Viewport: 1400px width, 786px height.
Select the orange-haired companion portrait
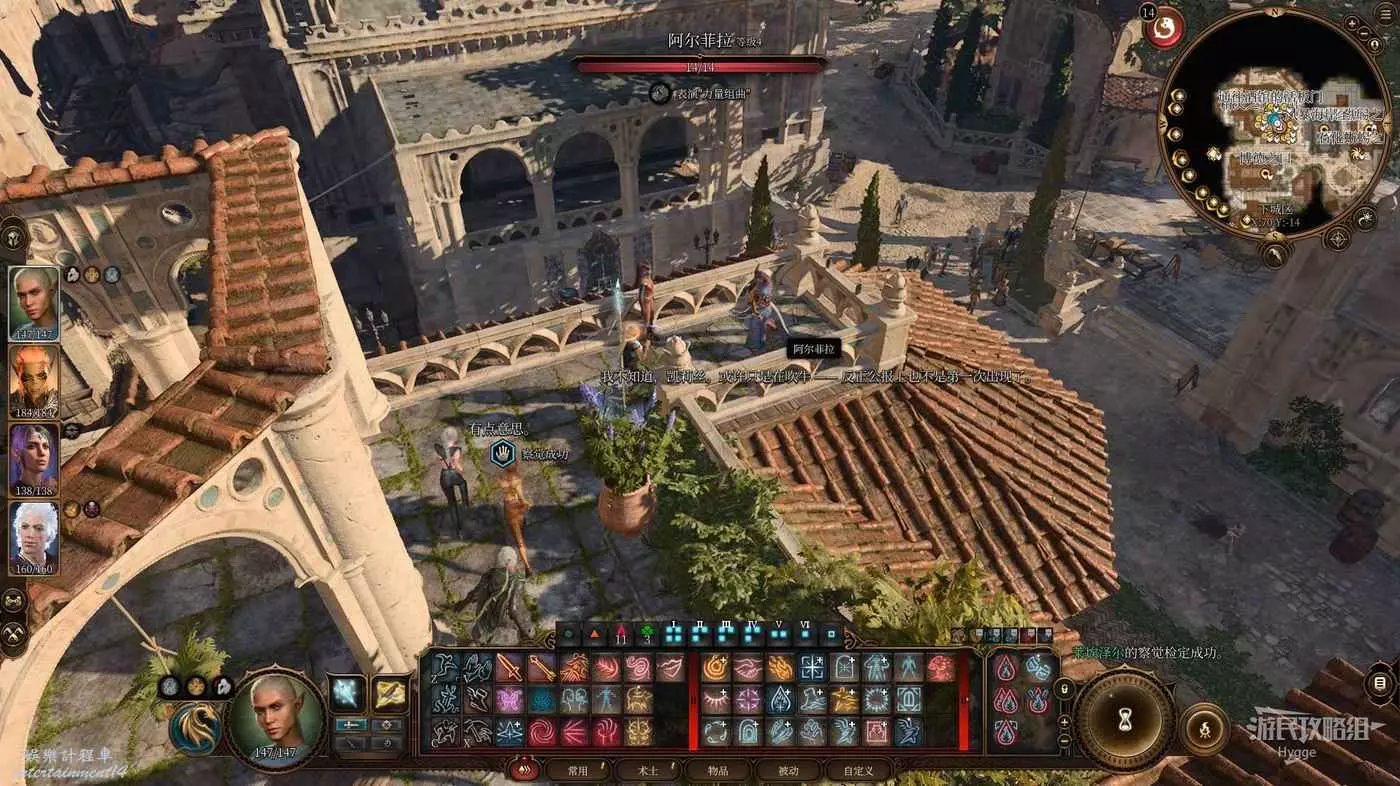[x=34, y=382]
